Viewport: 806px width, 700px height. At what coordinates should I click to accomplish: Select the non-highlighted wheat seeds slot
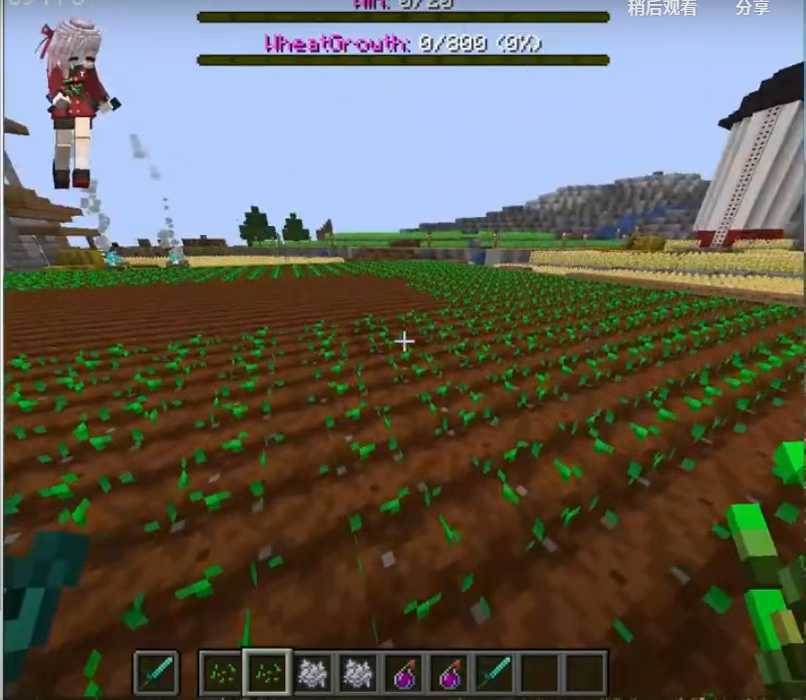[x=221, y=672]
